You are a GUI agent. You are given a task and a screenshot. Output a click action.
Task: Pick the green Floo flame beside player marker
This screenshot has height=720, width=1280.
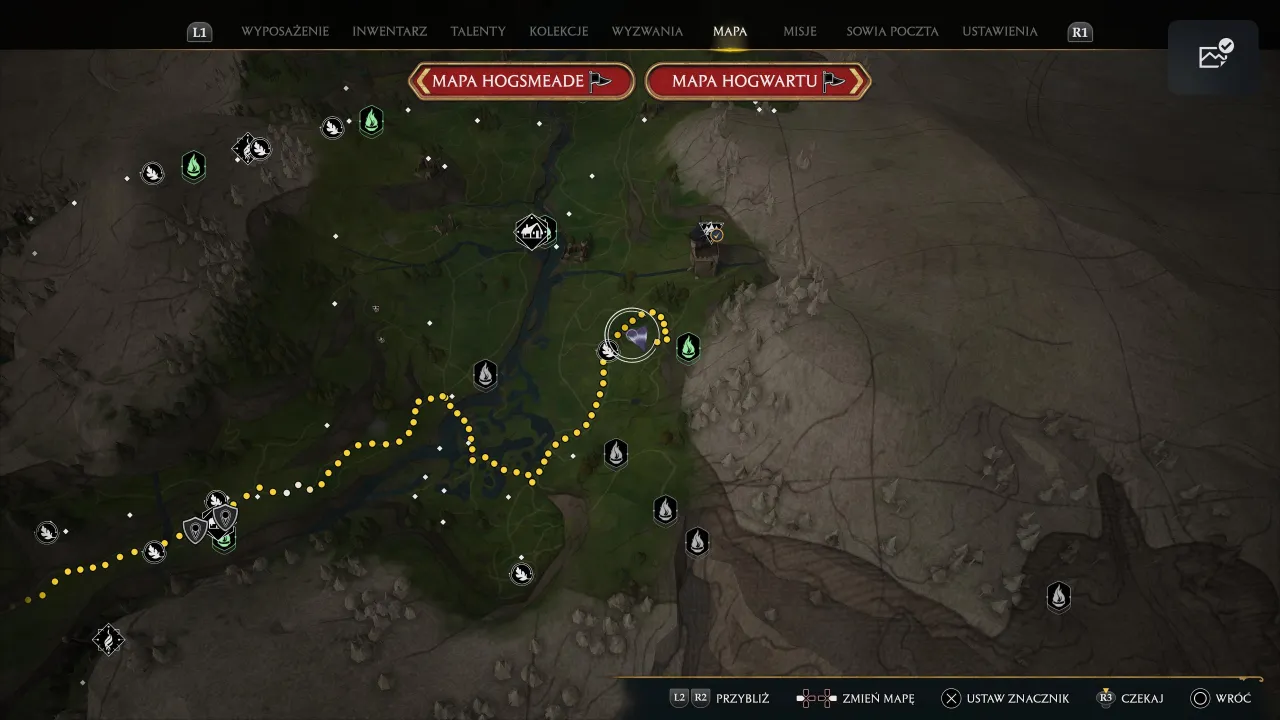pos(688,347)
